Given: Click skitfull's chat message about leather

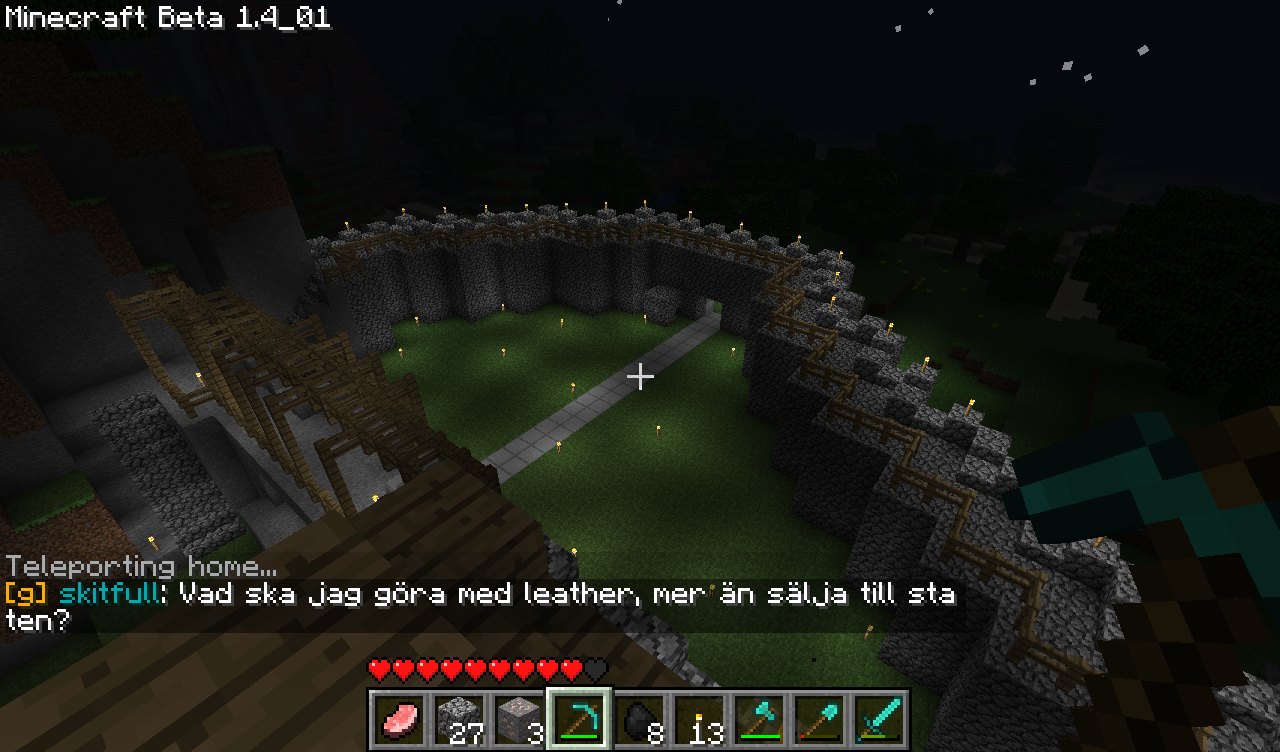Looking at the screenshot, I should click(480, 606).
